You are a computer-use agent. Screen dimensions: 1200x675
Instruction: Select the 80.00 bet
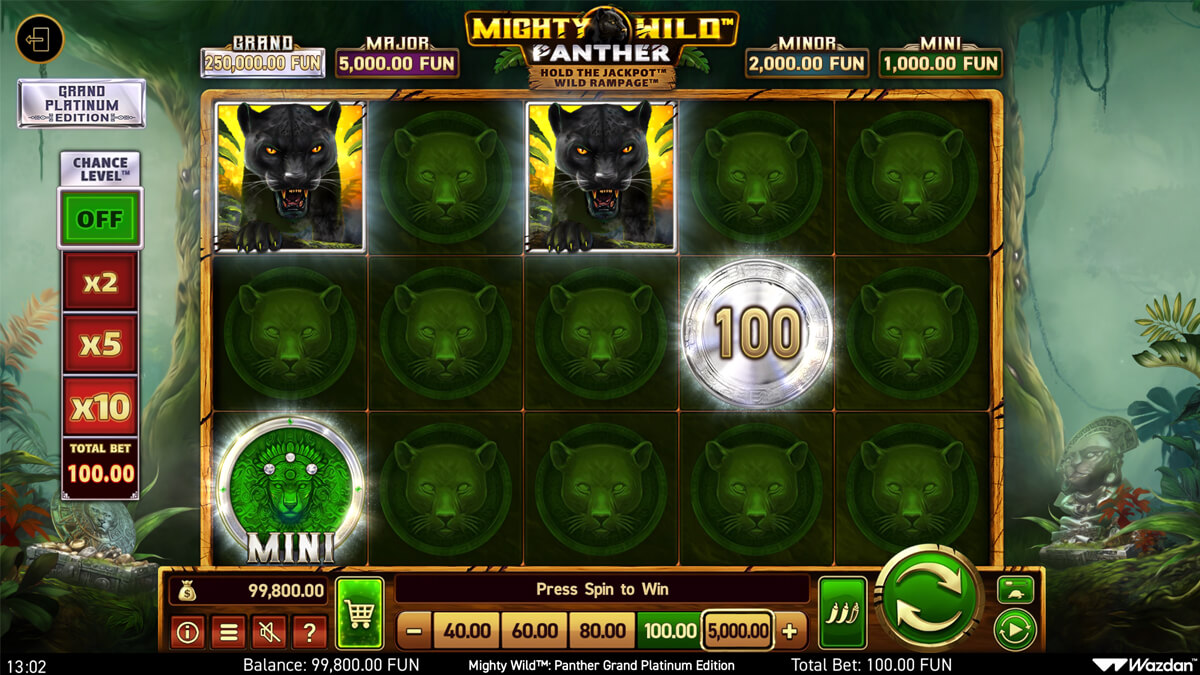click(x=603, y=631)
